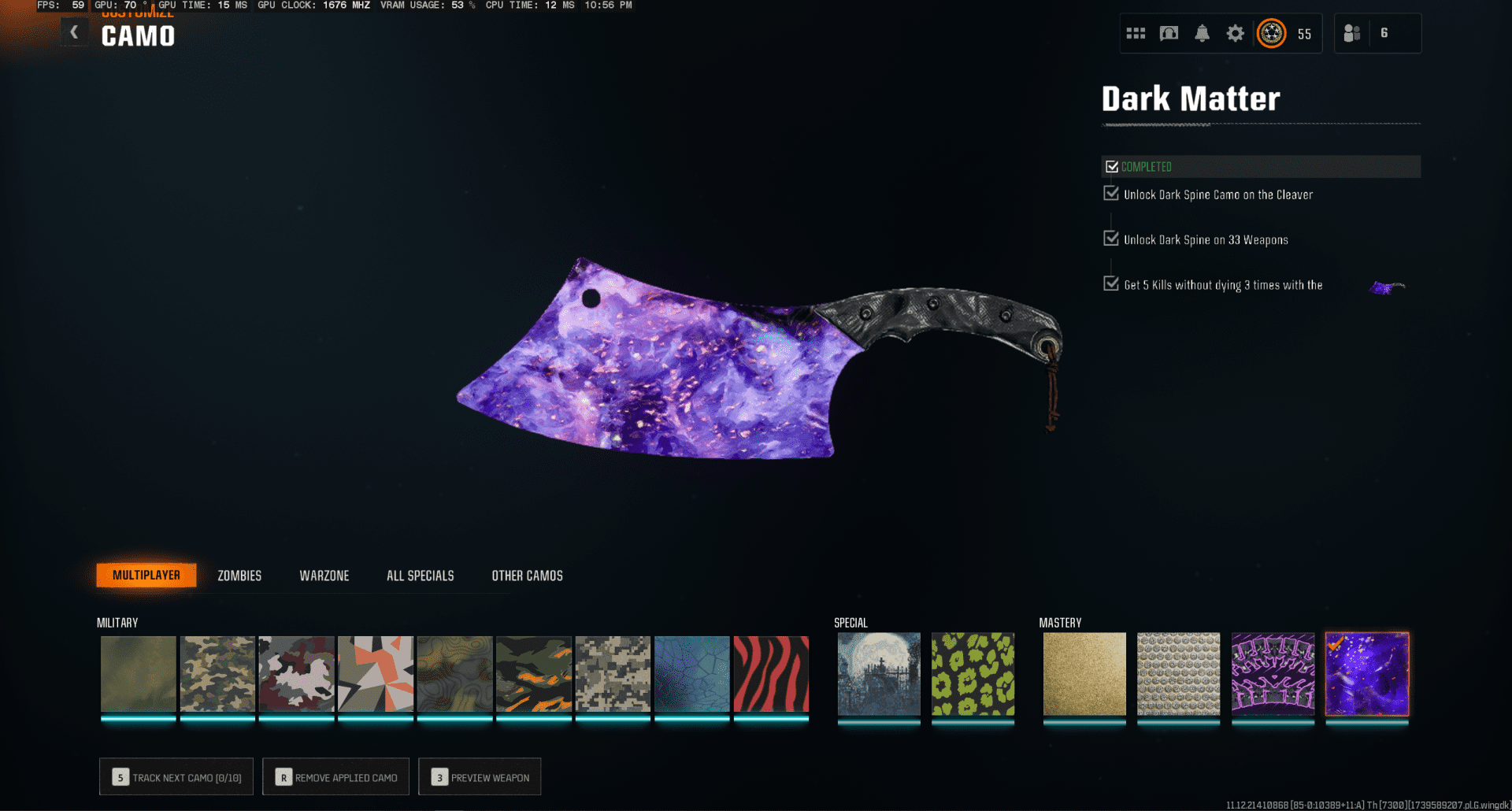Viewport: 1512px width, 811px height.
Task: Select the Other Camos tab
Action: tap(527, 576)
